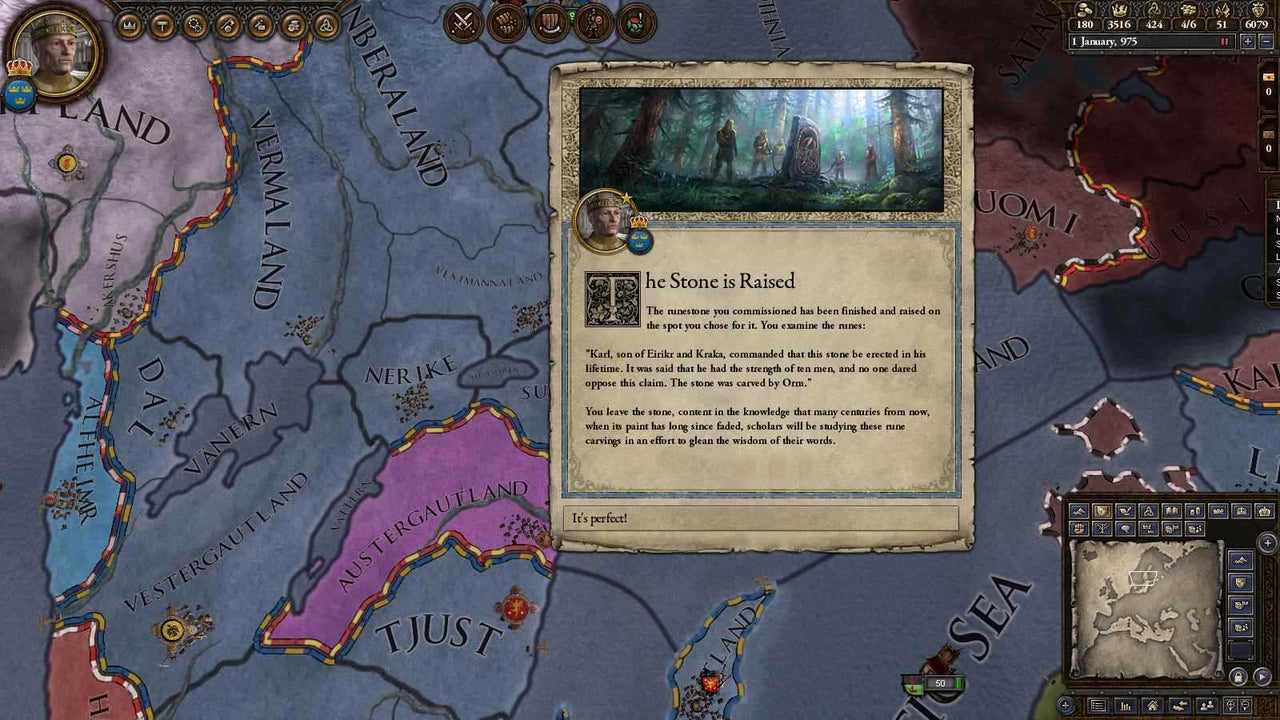Screen dimensions: 1280x720
Task: Select the terrain mapmode icon above the minimap
Action: tap(1079, 511)
